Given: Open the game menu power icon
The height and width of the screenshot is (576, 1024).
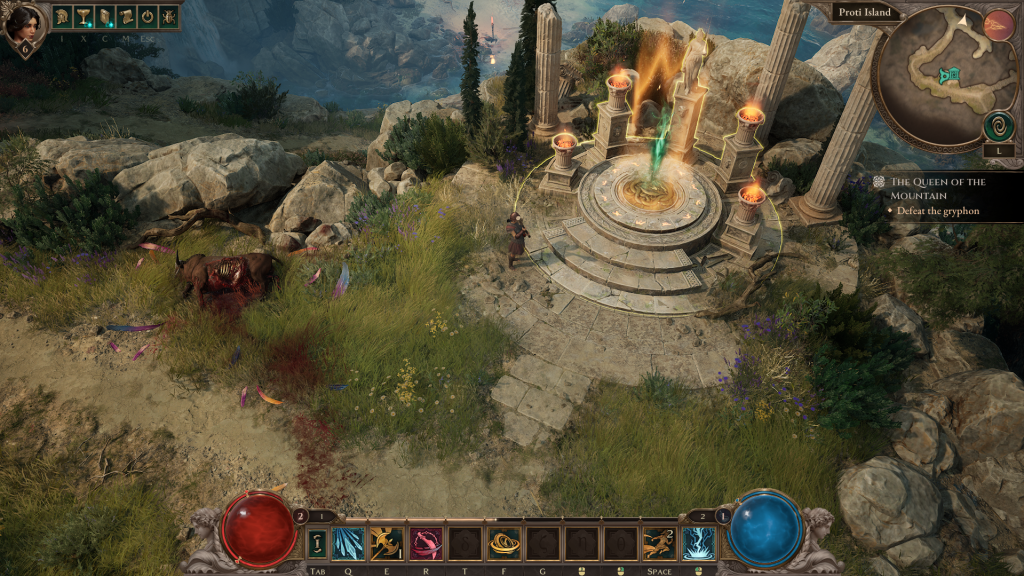Looking at the screenshot, I should [x=146, y=16].
